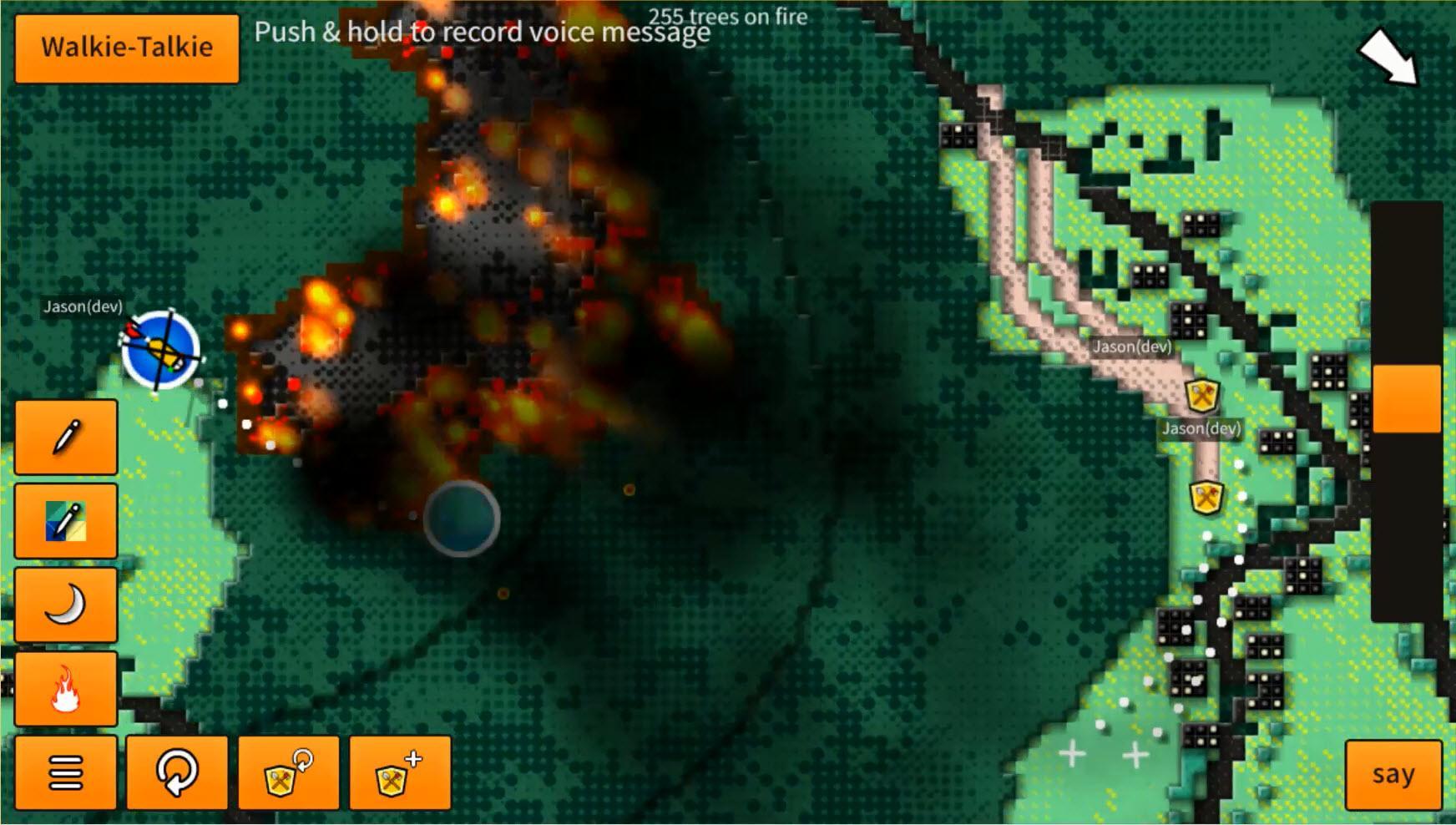Click the shield refresh icon
The image size is (1456, 825).
(289, 774)
